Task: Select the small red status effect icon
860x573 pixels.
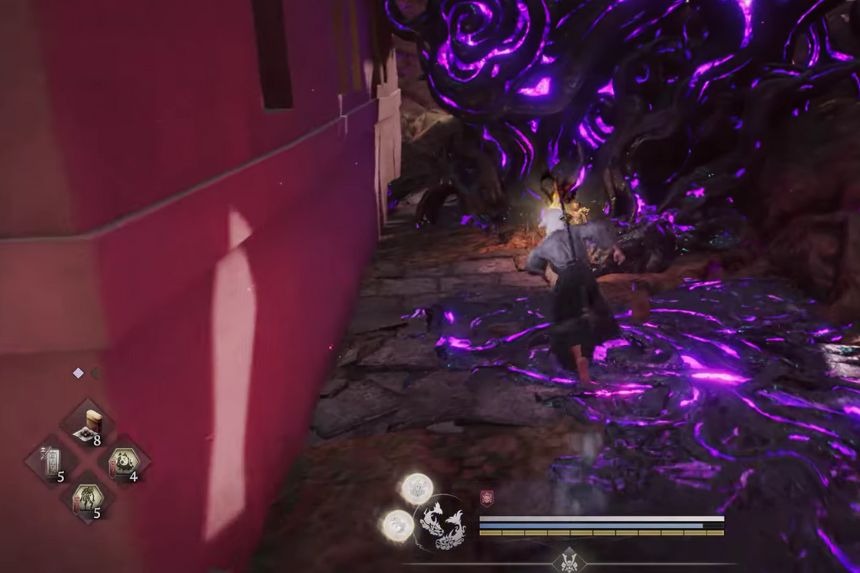Action: [x=488, y=497]
